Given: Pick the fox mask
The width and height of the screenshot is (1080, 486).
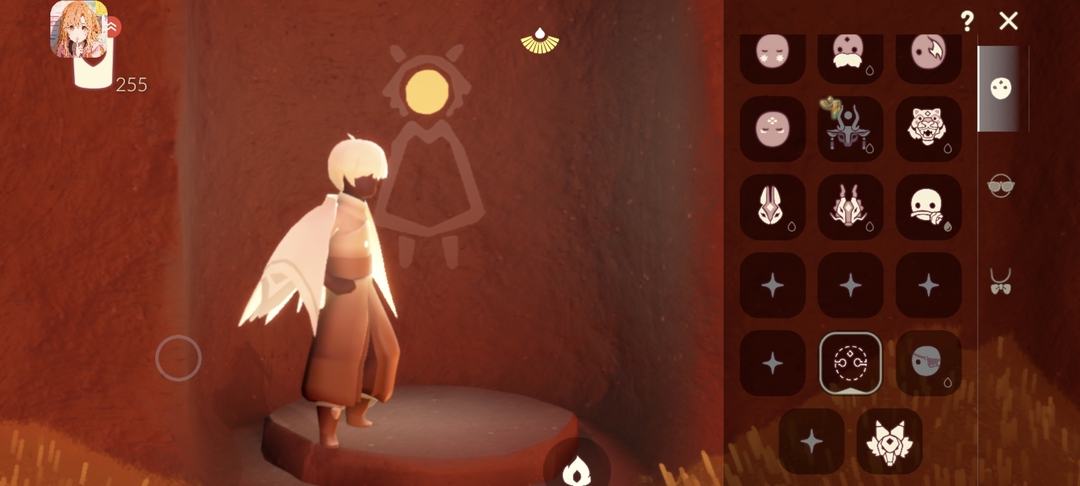Looking at the screenshot, I should tap(889, 441).
